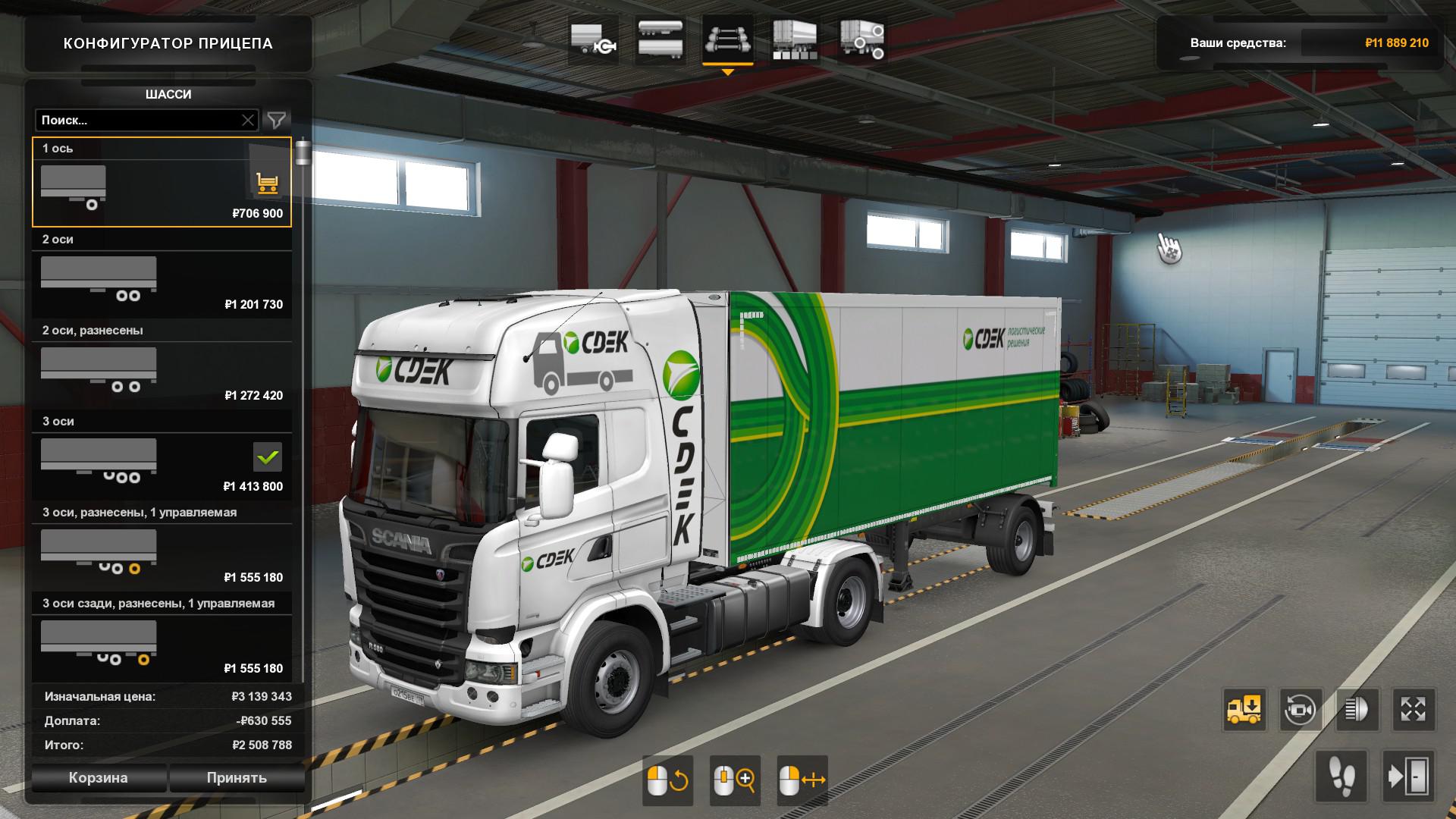Open the trailer body type tab
This screenshot has width=1456, height=819.
point(660,40)
